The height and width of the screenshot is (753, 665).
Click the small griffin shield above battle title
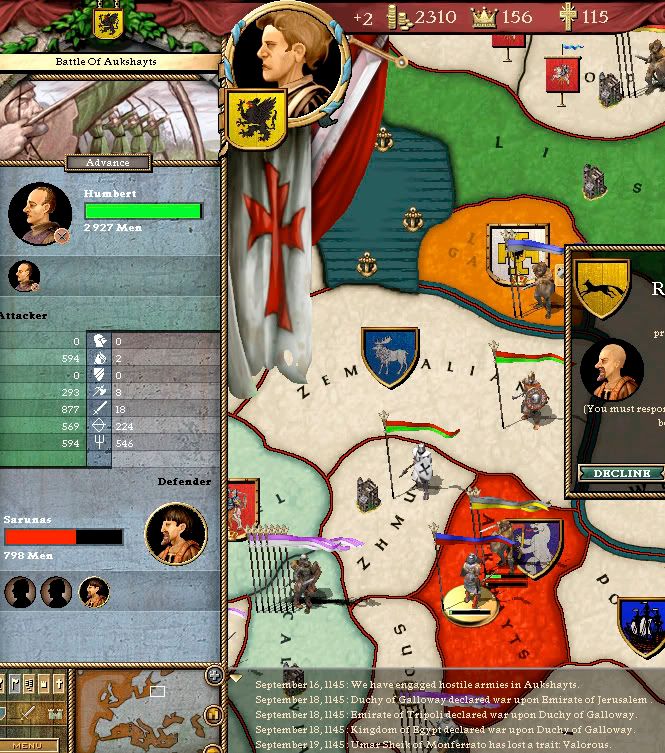coord(108,24)
